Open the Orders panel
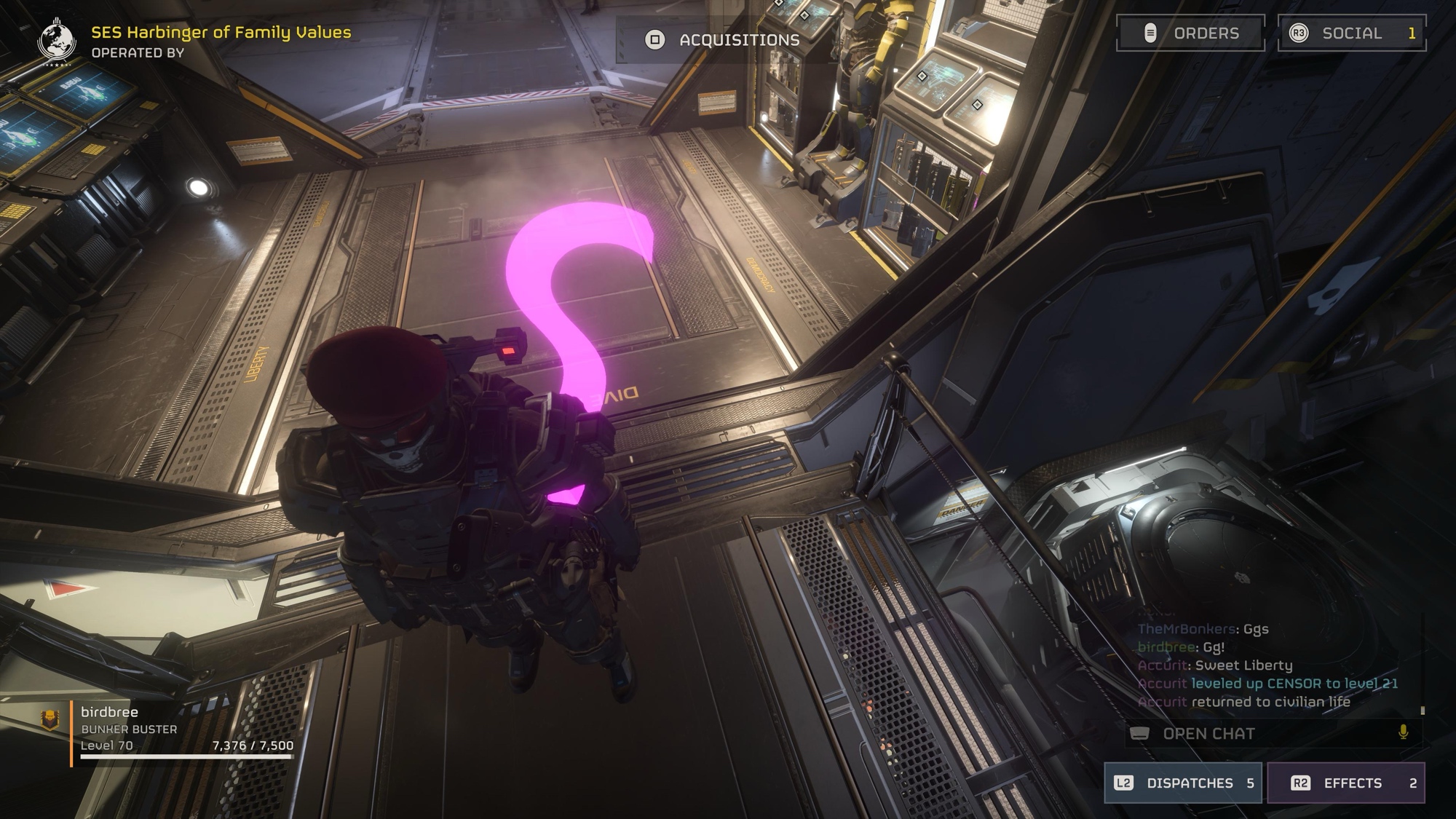 click(x=1190, y=33)
